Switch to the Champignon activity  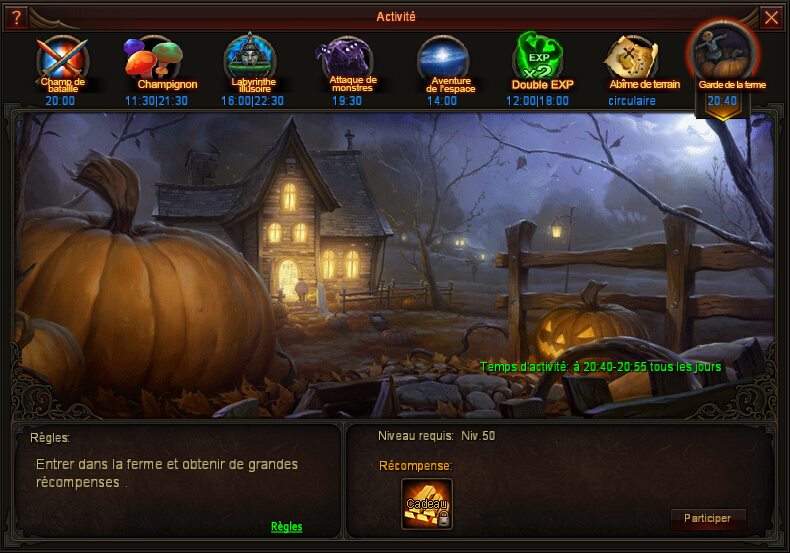pyautogui.click(x=153, y=63)
